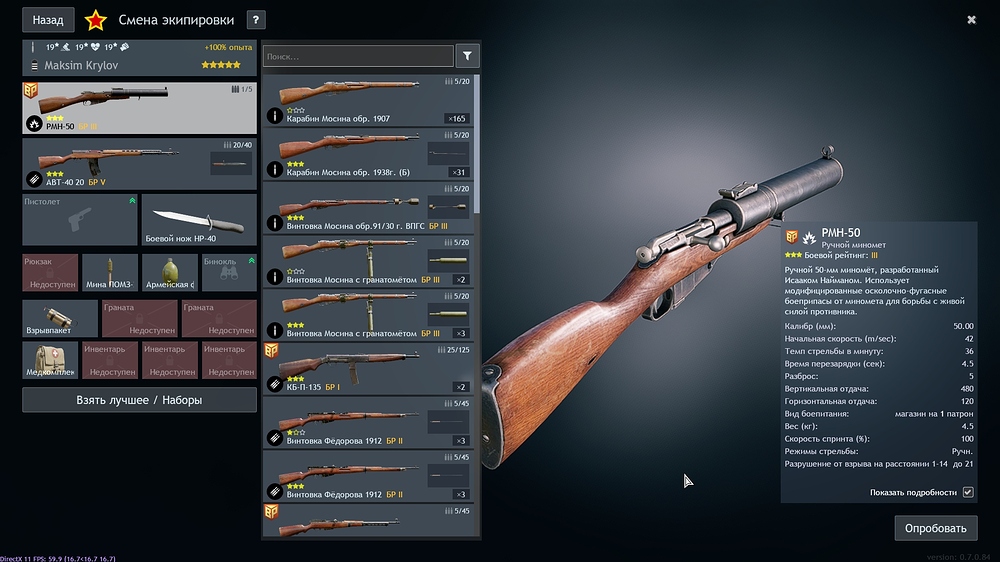The height and width of the screenshot is (562, 1000).
Task: Open the weapon list filter funnel
Action: [467, 56]
